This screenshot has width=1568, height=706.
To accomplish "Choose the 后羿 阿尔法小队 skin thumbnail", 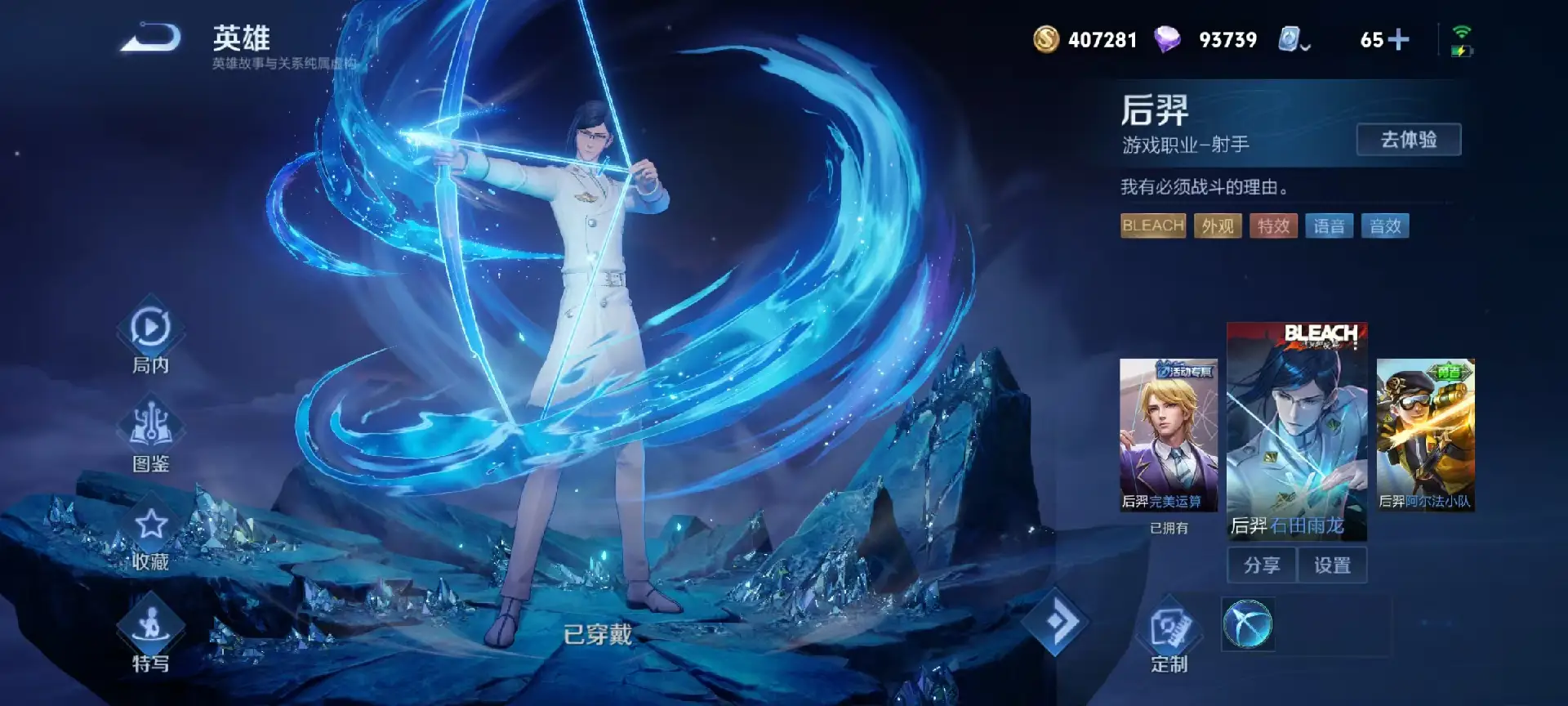I will coord(1425,435).
